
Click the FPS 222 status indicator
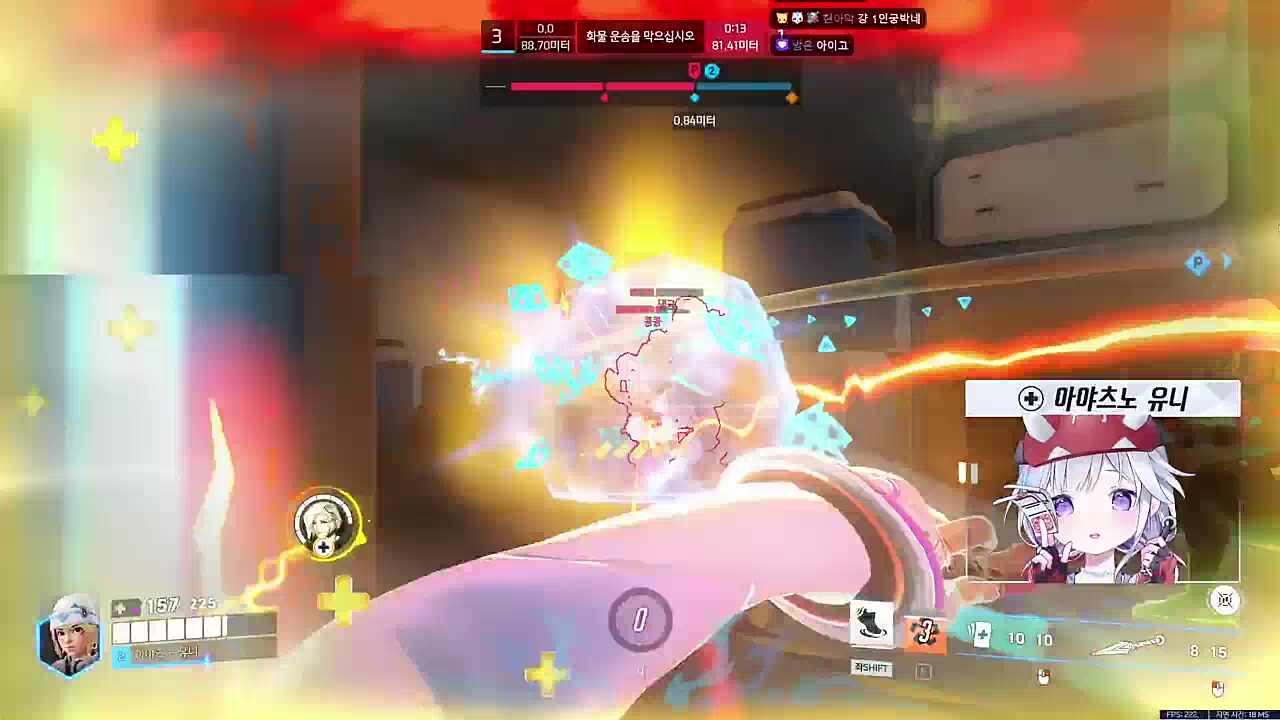(1178, 712)
